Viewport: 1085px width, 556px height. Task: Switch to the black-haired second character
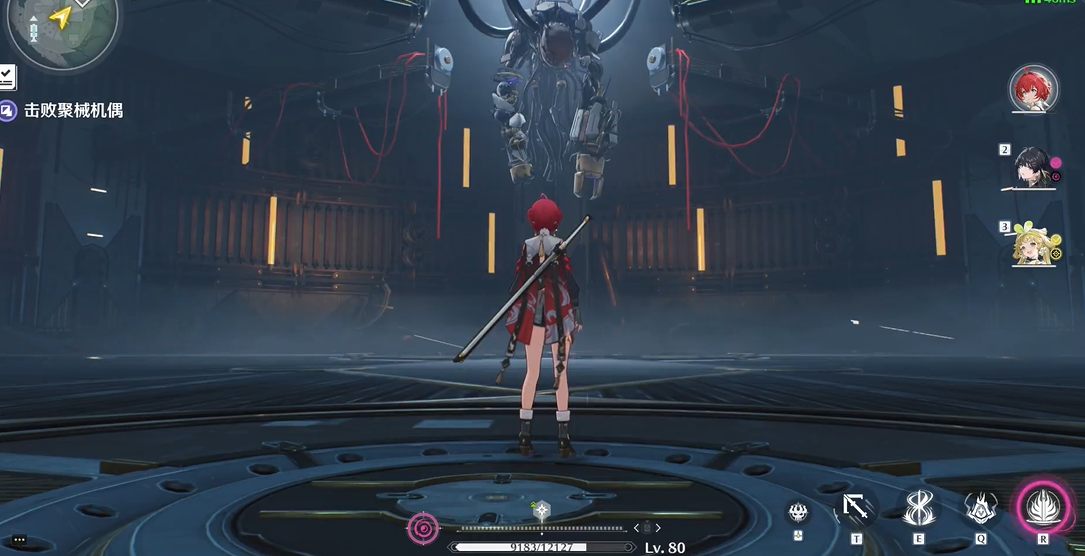point(1033,168)
